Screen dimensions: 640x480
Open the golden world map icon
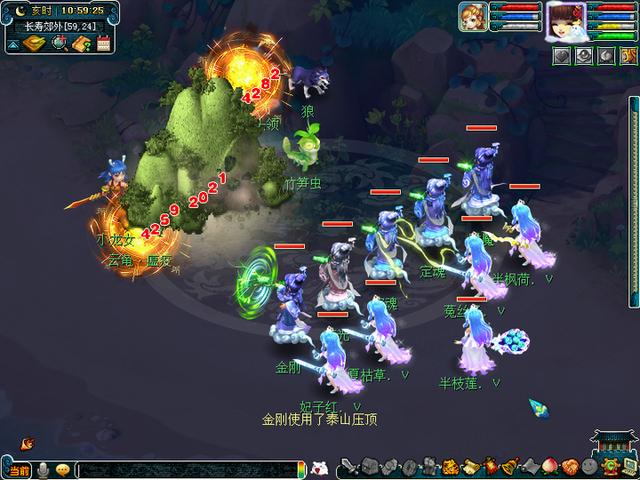[x=34, y=43]
